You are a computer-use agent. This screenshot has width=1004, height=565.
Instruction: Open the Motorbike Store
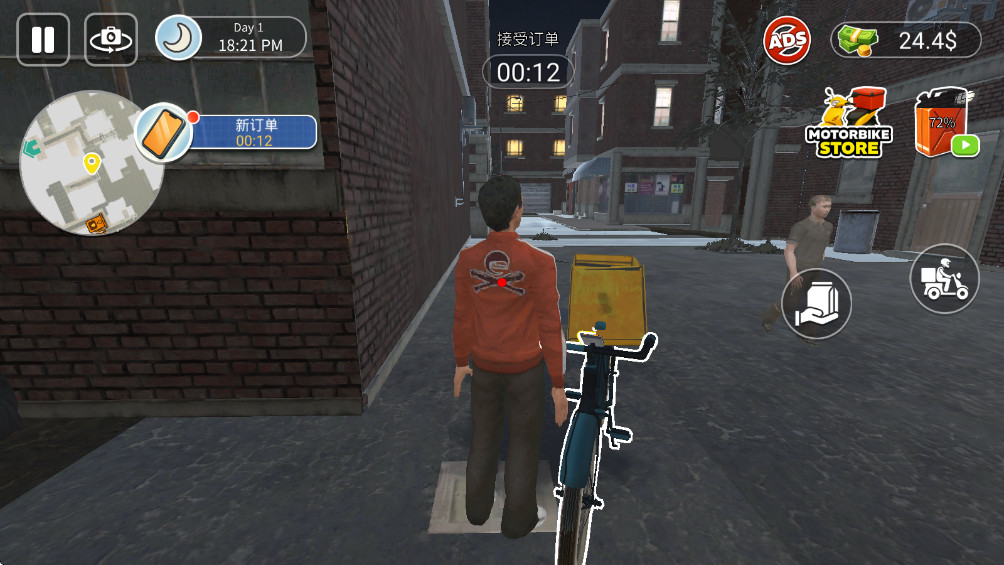point(849,124)
